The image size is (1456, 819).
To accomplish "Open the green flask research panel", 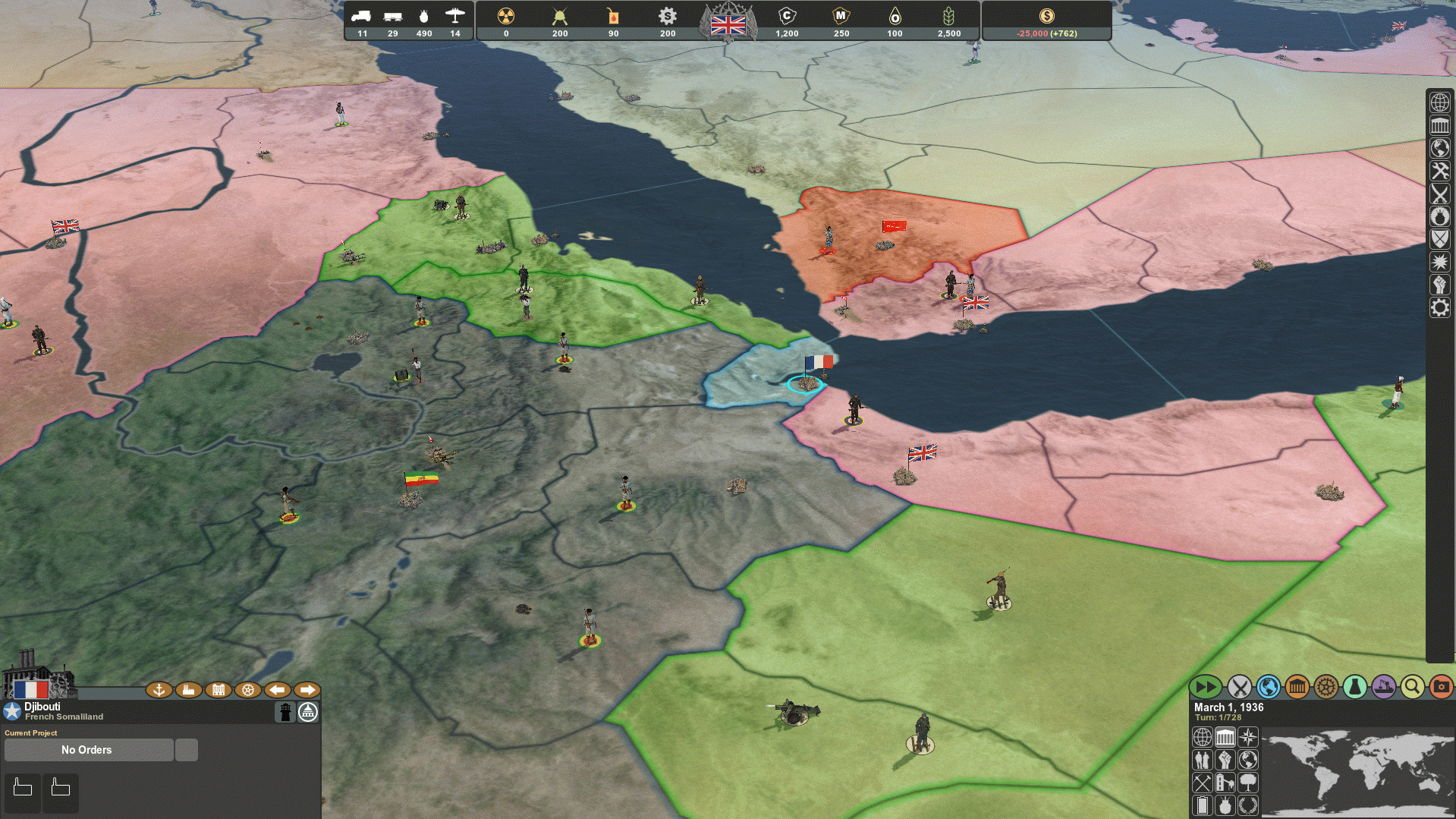I will [1354, 688].
